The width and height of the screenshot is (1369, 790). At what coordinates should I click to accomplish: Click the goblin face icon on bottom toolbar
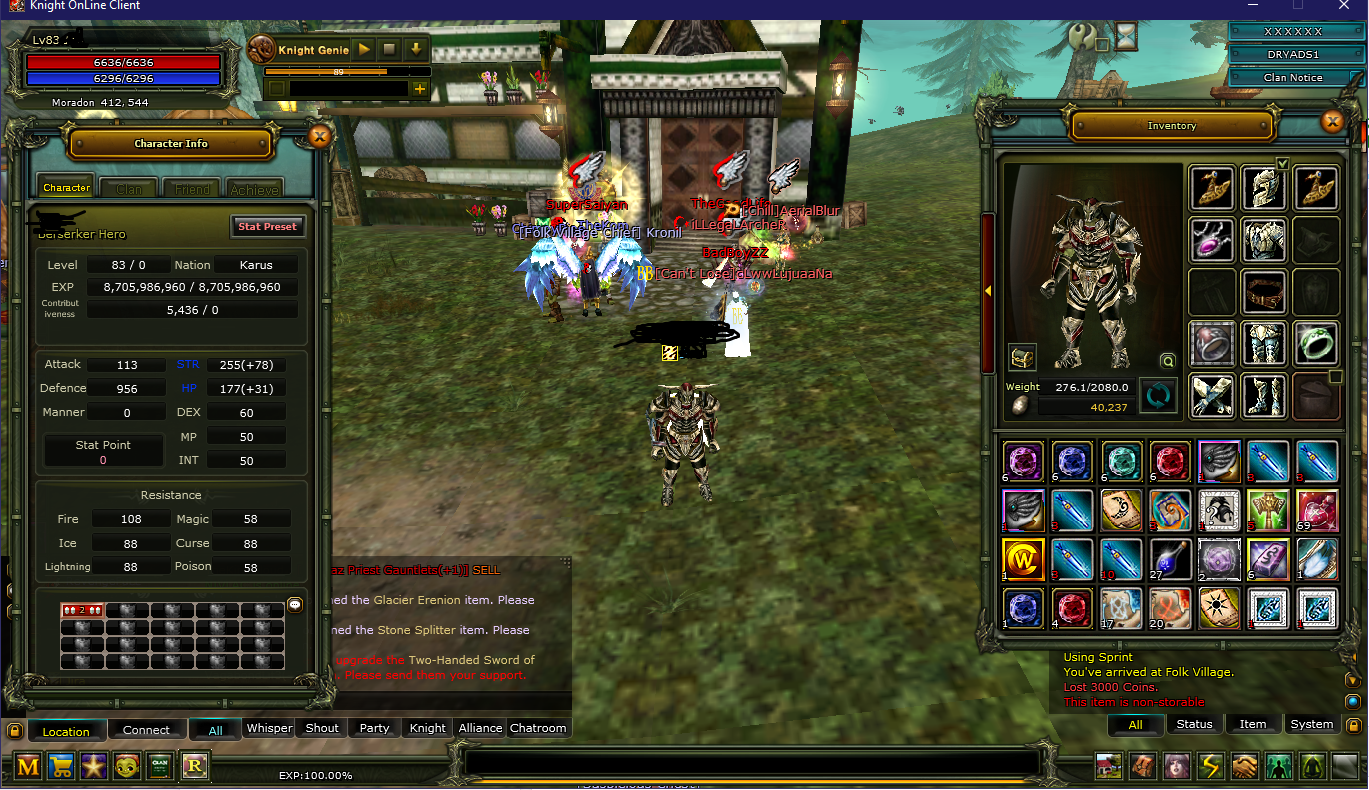pos(125,765)
